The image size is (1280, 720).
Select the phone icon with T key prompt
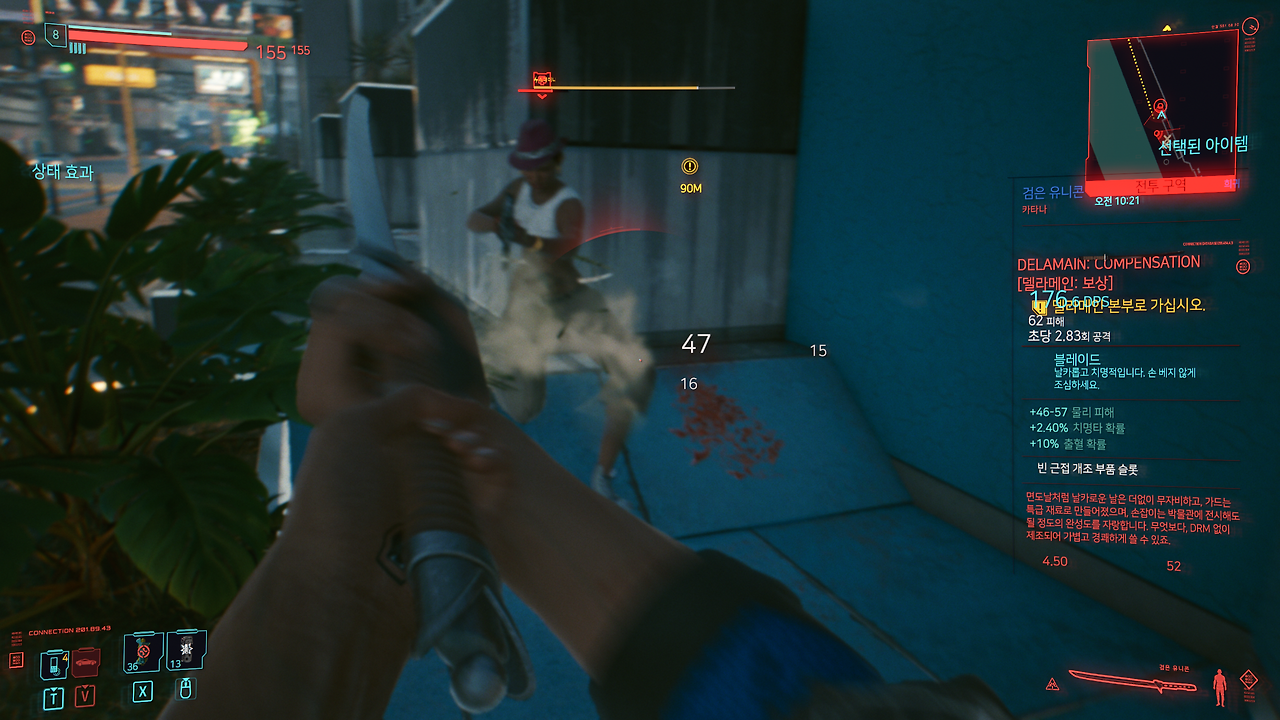(53, 665)
